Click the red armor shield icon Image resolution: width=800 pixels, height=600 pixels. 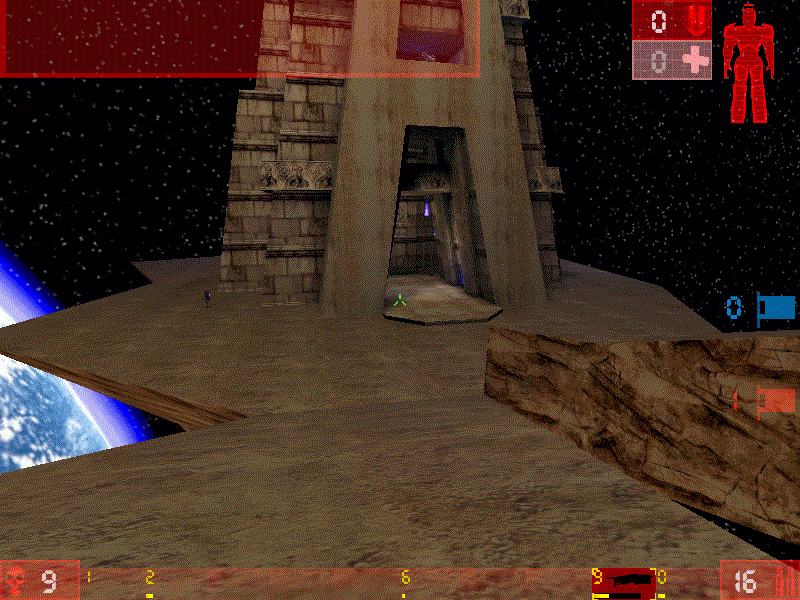click(692, 21)
